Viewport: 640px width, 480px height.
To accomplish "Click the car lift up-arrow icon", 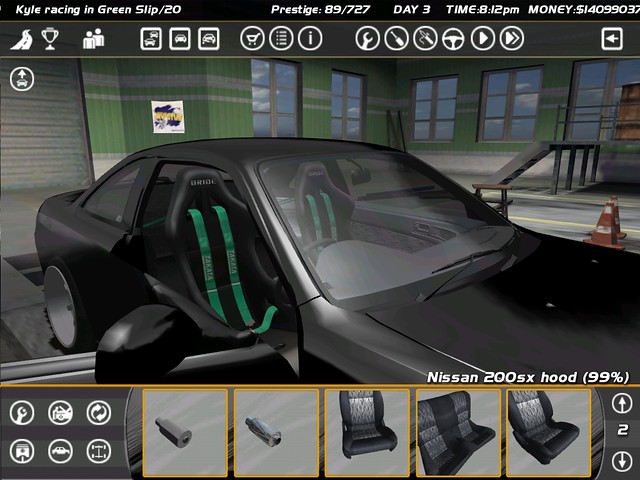I will click(x=22, y=79).
